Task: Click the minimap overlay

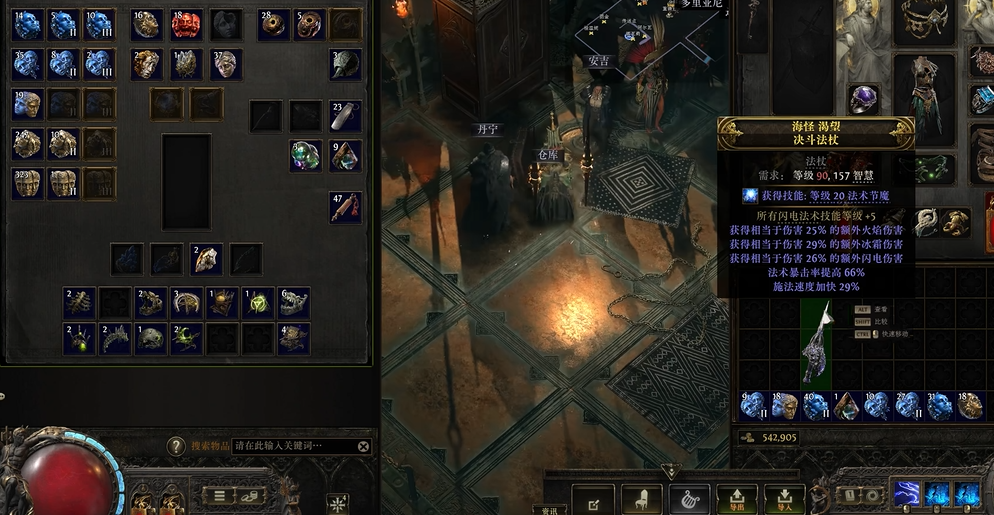Action: (x=660, y=40)
